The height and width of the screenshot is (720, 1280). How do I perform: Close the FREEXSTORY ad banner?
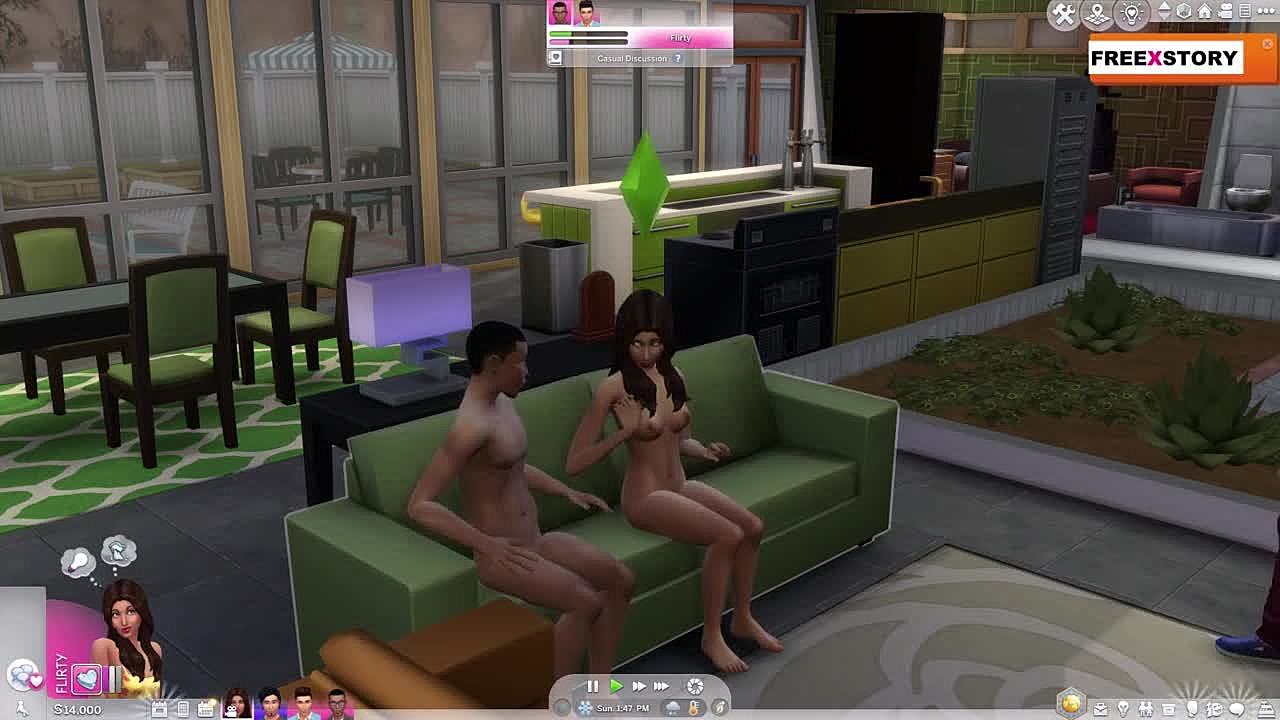click(1268, 44)
